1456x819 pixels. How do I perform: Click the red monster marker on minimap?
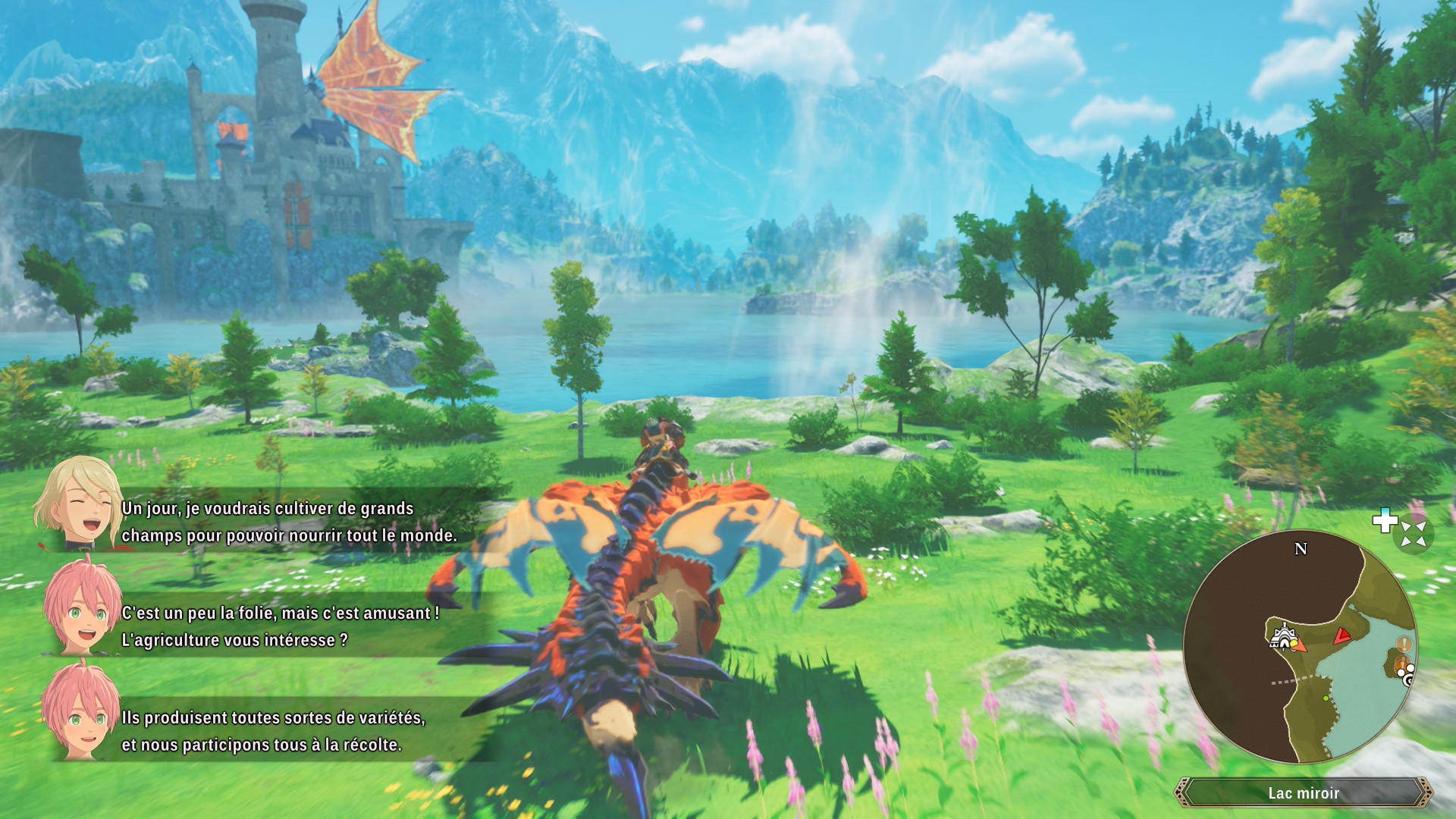[1342, 635]
